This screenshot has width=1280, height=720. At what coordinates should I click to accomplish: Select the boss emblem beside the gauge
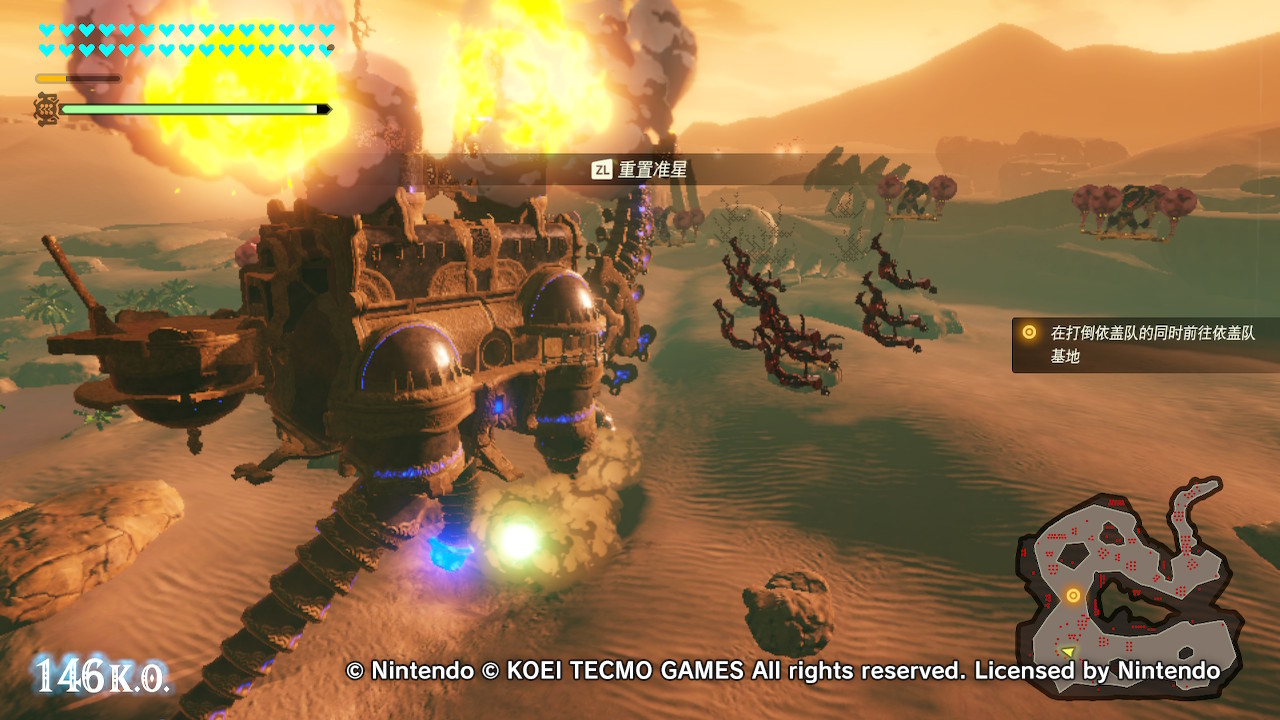(46, 108)
